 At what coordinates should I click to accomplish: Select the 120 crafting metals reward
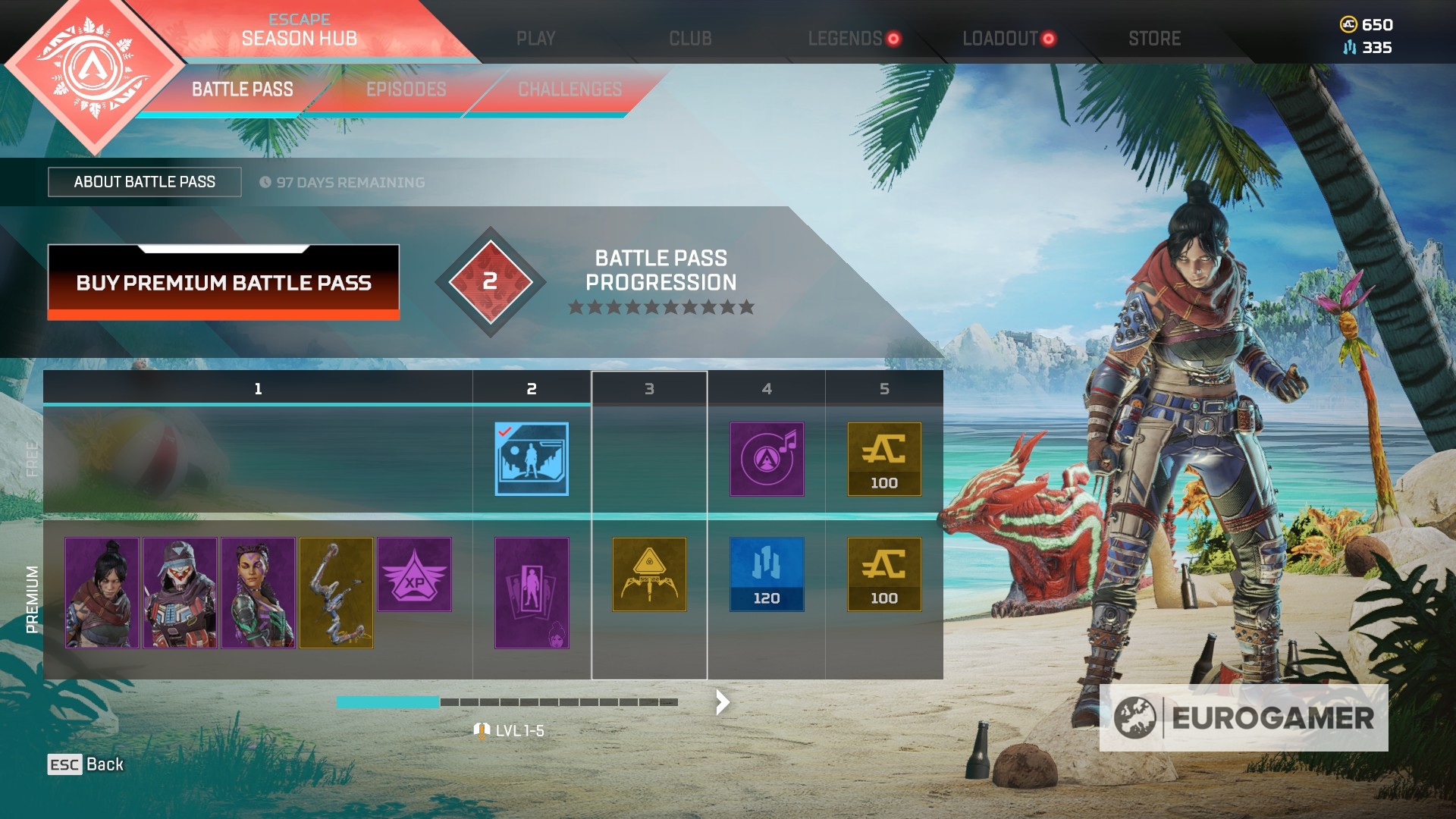pyautogui.click(x=766, y=574)
